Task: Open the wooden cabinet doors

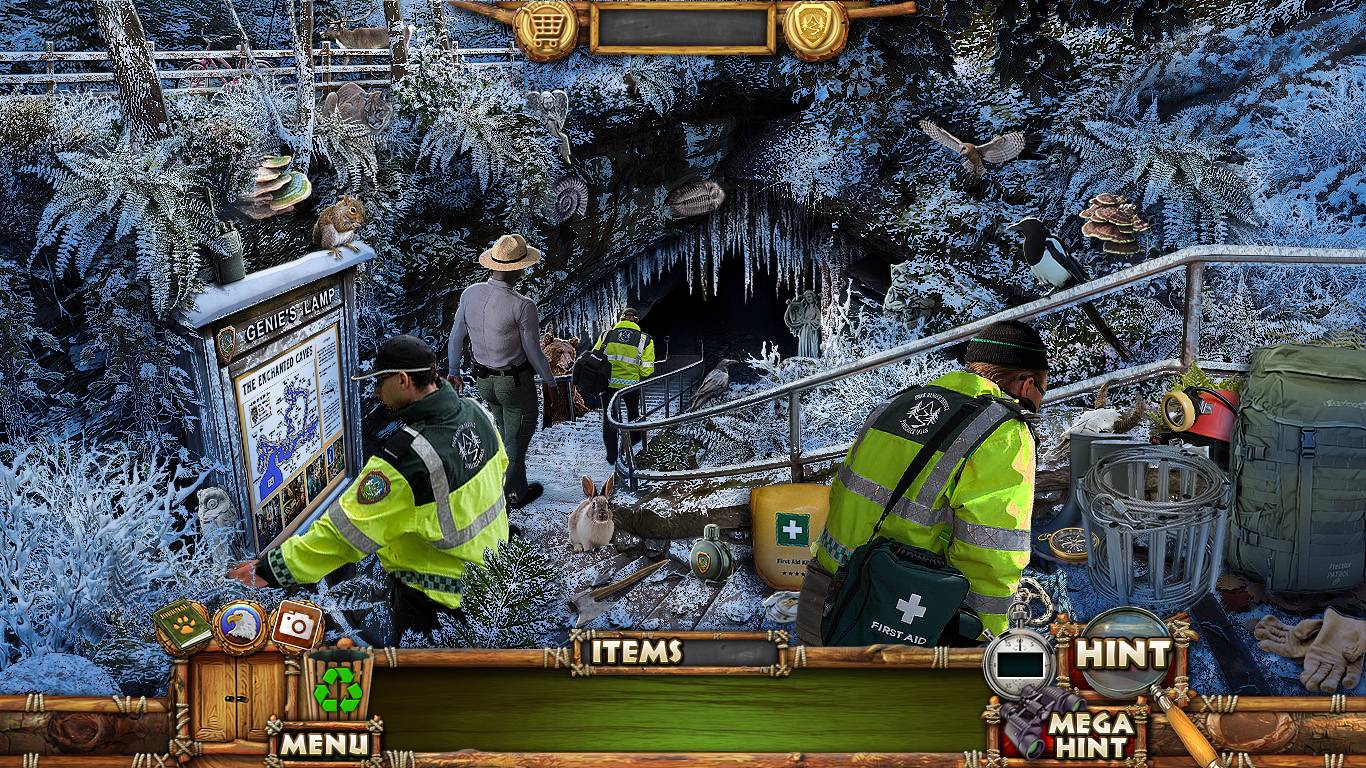Action: 225,694
